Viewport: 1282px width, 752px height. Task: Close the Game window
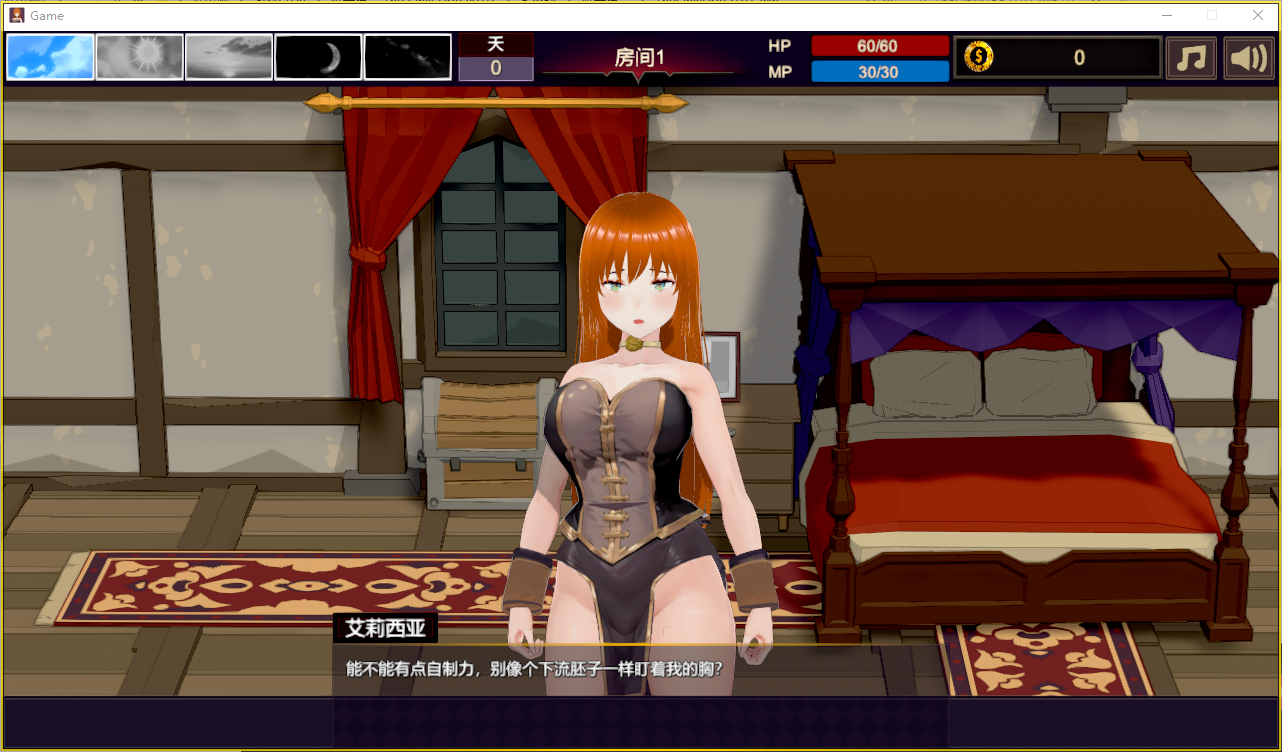[1257, 15]
